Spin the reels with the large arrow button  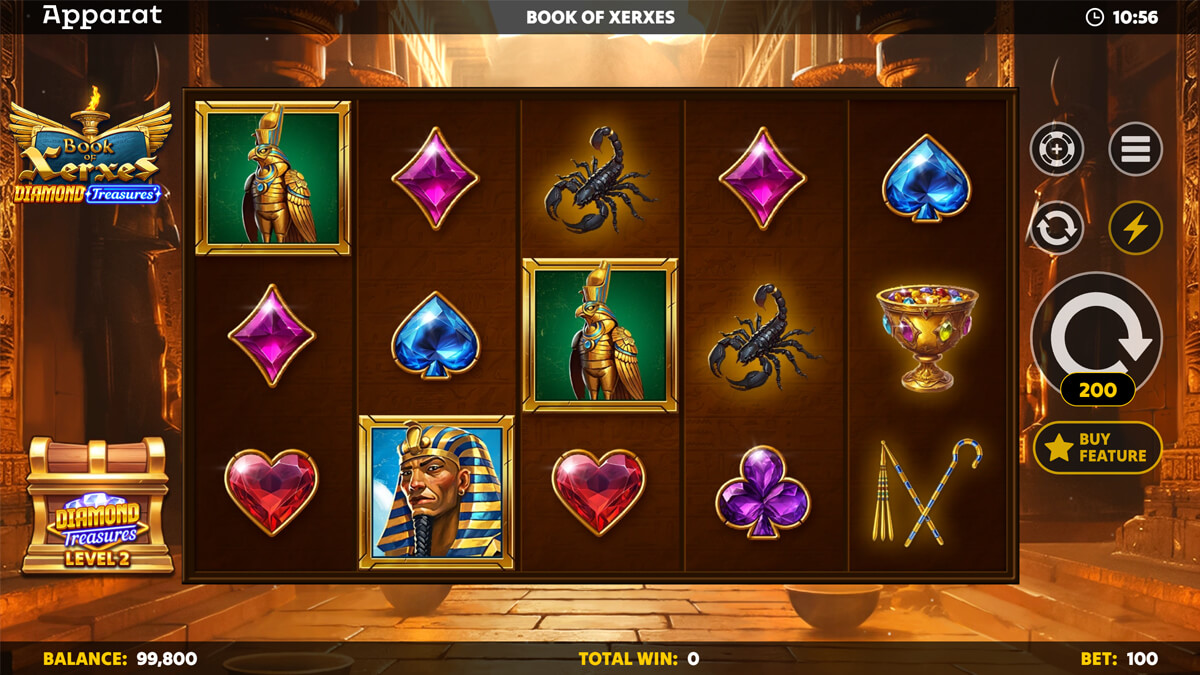tap(1096, 332)
